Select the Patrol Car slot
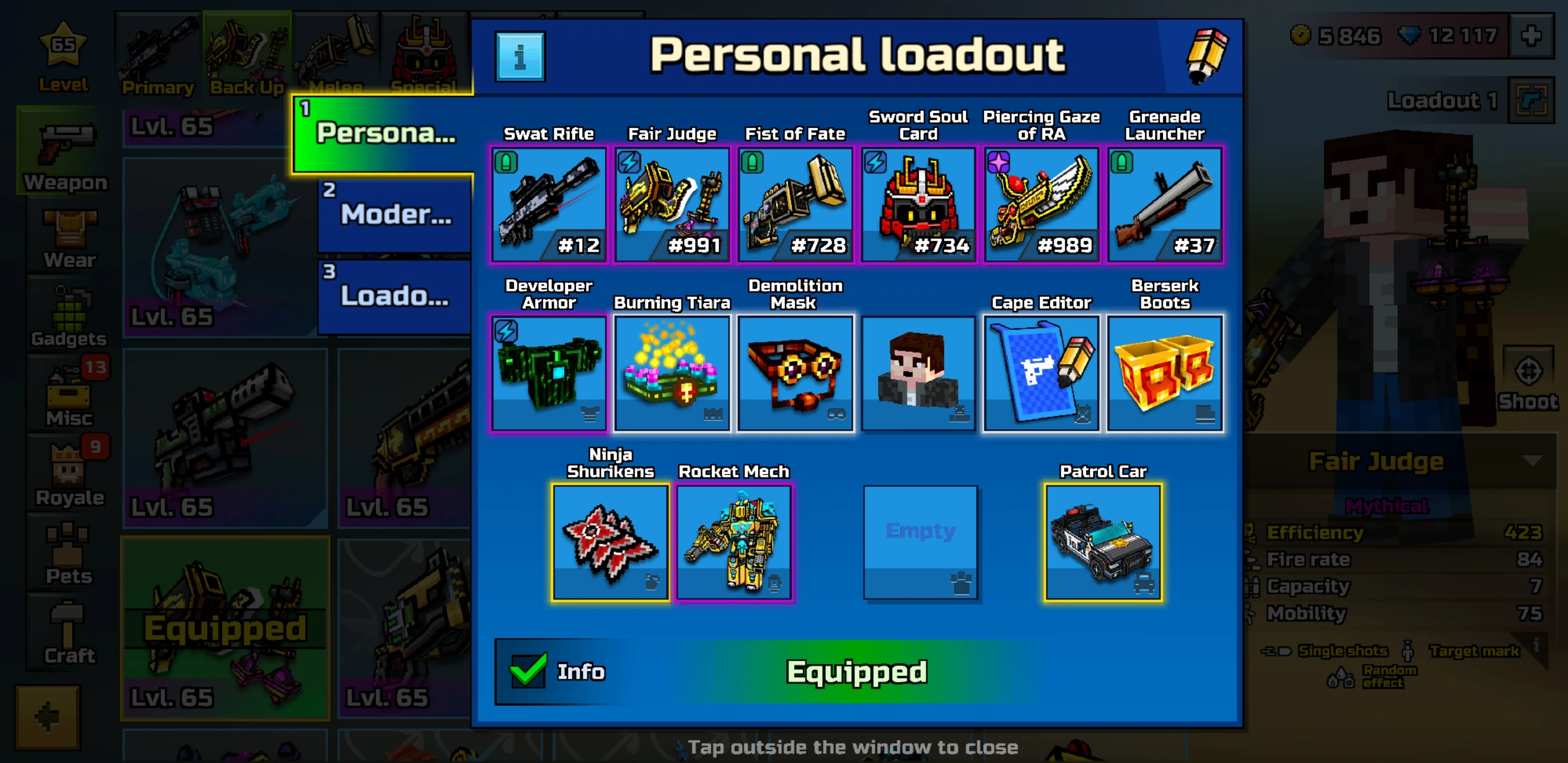 pyautogui.click(x=1103, y=542)
